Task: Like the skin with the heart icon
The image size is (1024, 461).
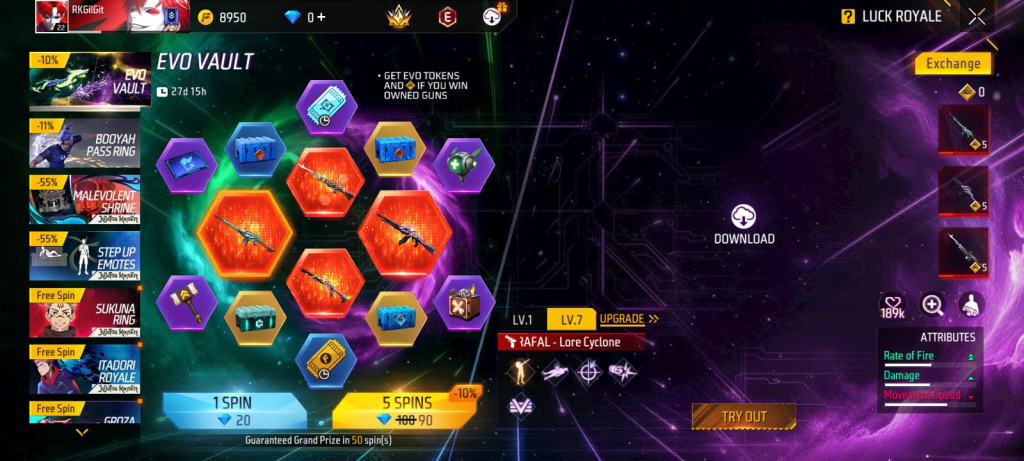Action: (x=892, y=305)
